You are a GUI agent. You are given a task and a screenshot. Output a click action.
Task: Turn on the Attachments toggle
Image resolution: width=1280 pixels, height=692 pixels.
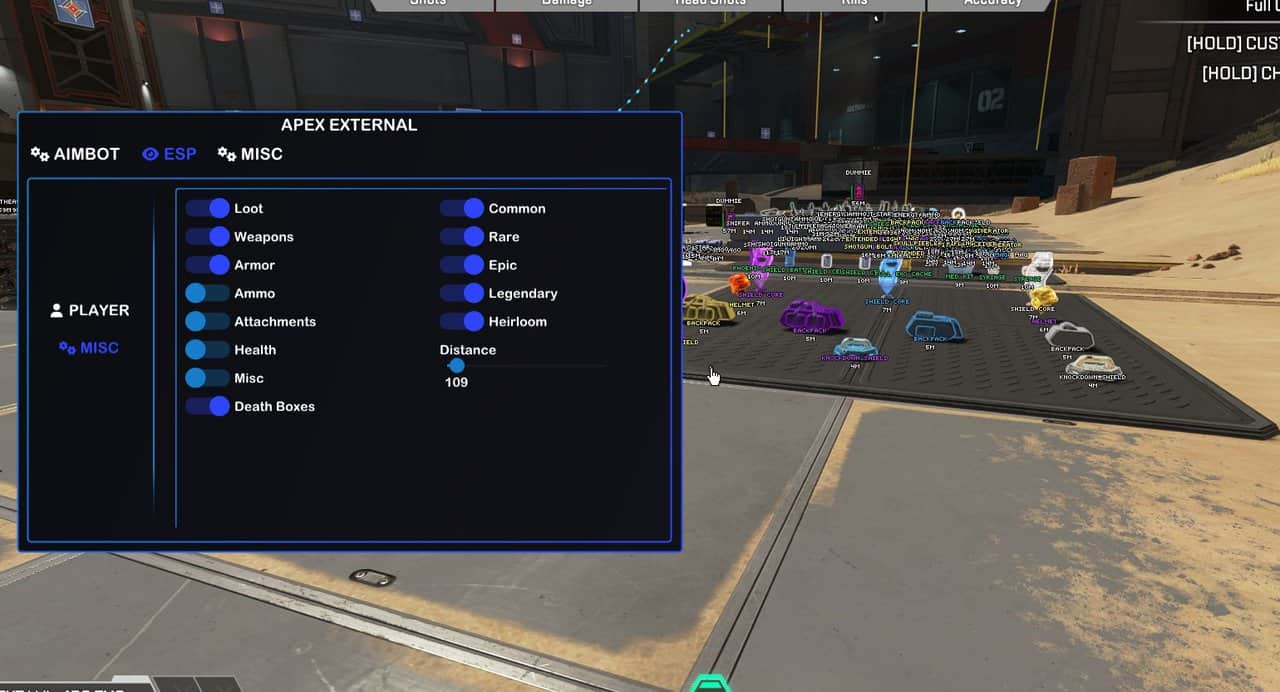coord(207,321)
